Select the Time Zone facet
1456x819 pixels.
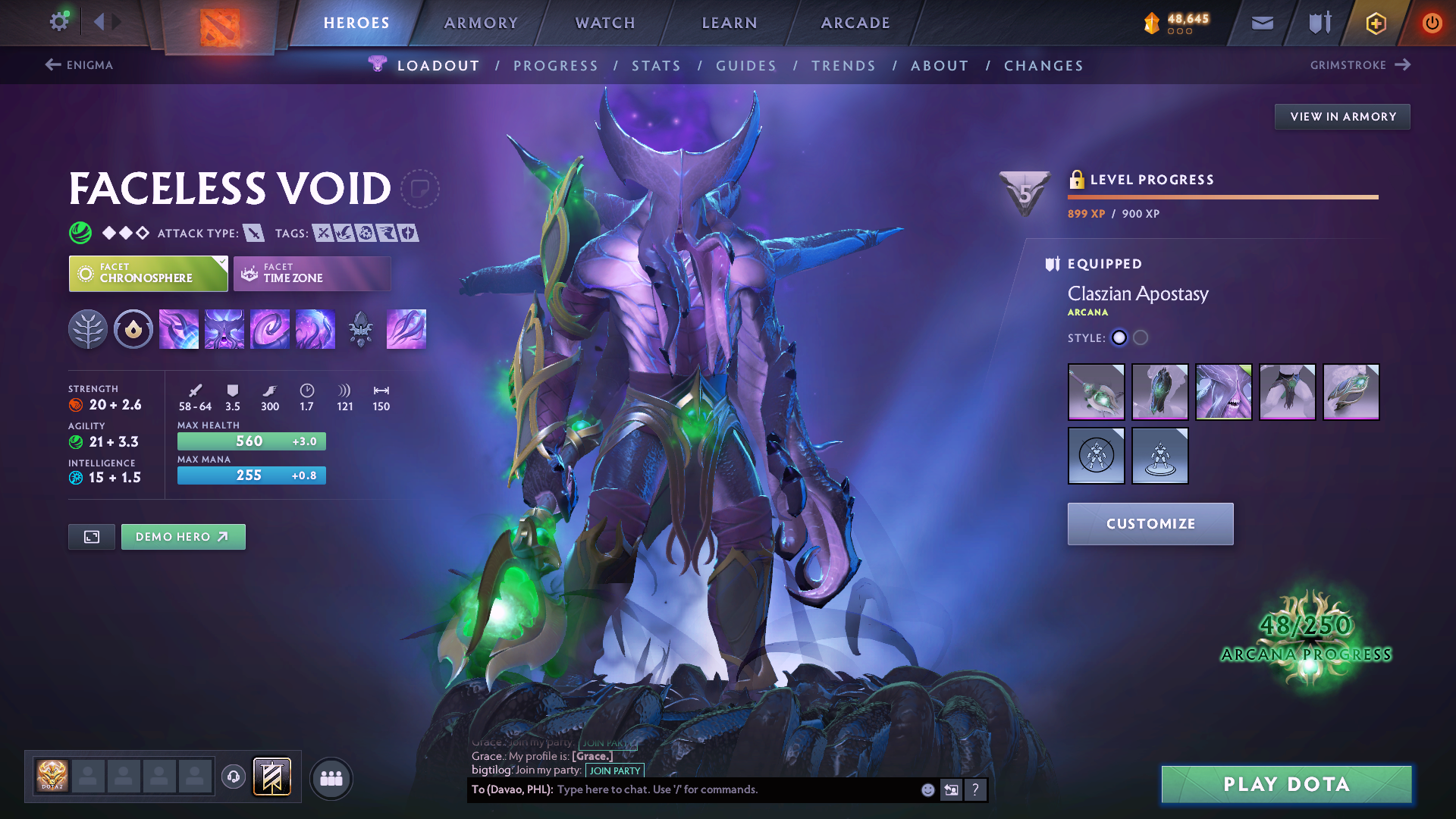pyautogui.click(x=312, y=274)
